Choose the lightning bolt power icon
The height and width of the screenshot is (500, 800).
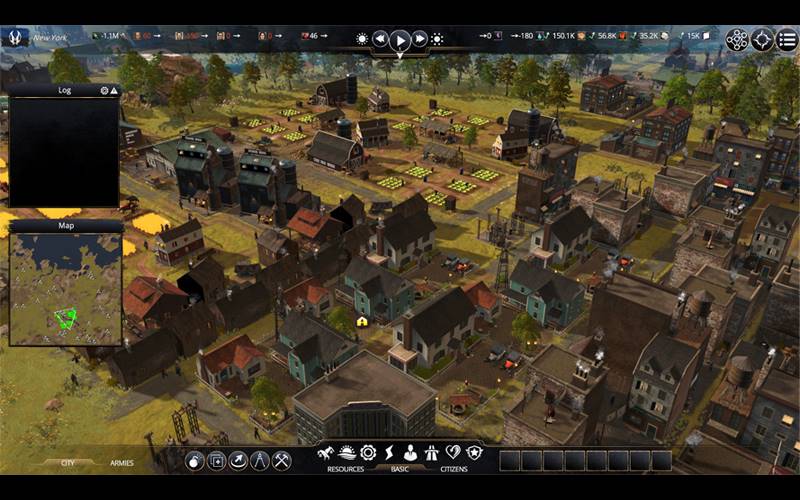[x=390, y=453]
